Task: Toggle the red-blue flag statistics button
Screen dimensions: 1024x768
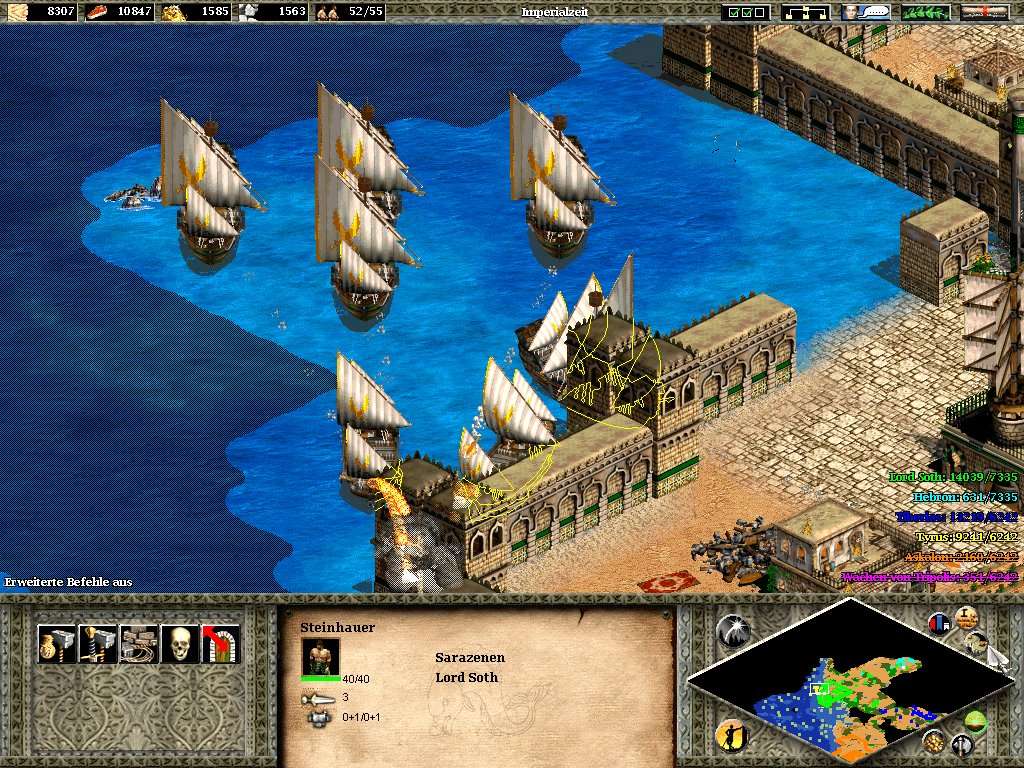Action: point(939,623)
